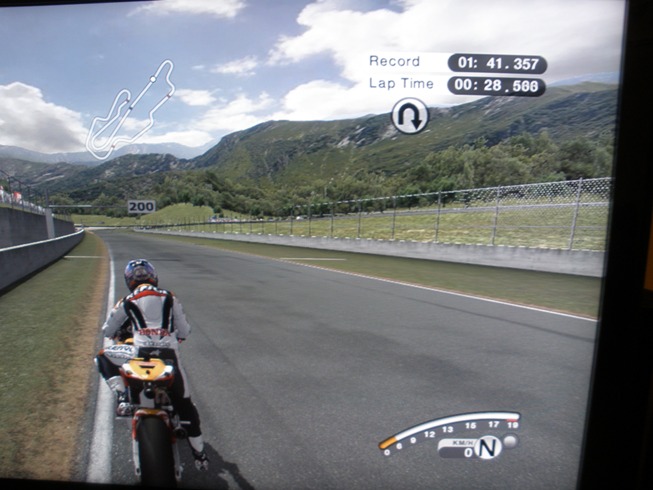Select the U-turn arrow icon
This screenshot has height=490, width=653.
point(409,116)
